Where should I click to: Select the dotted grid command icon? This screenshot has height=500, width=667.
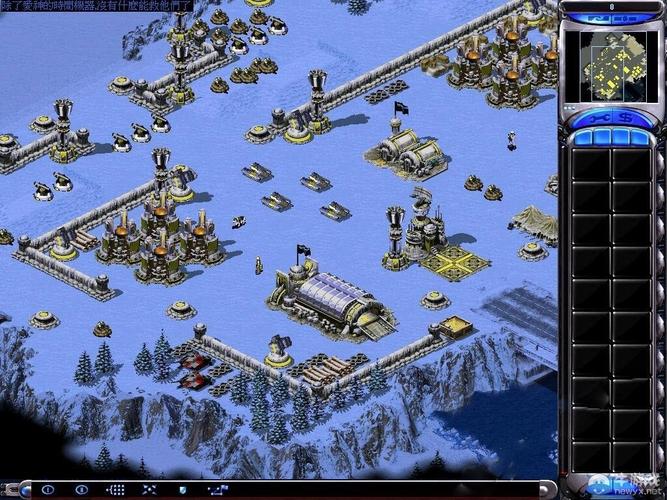coord(116,490)
